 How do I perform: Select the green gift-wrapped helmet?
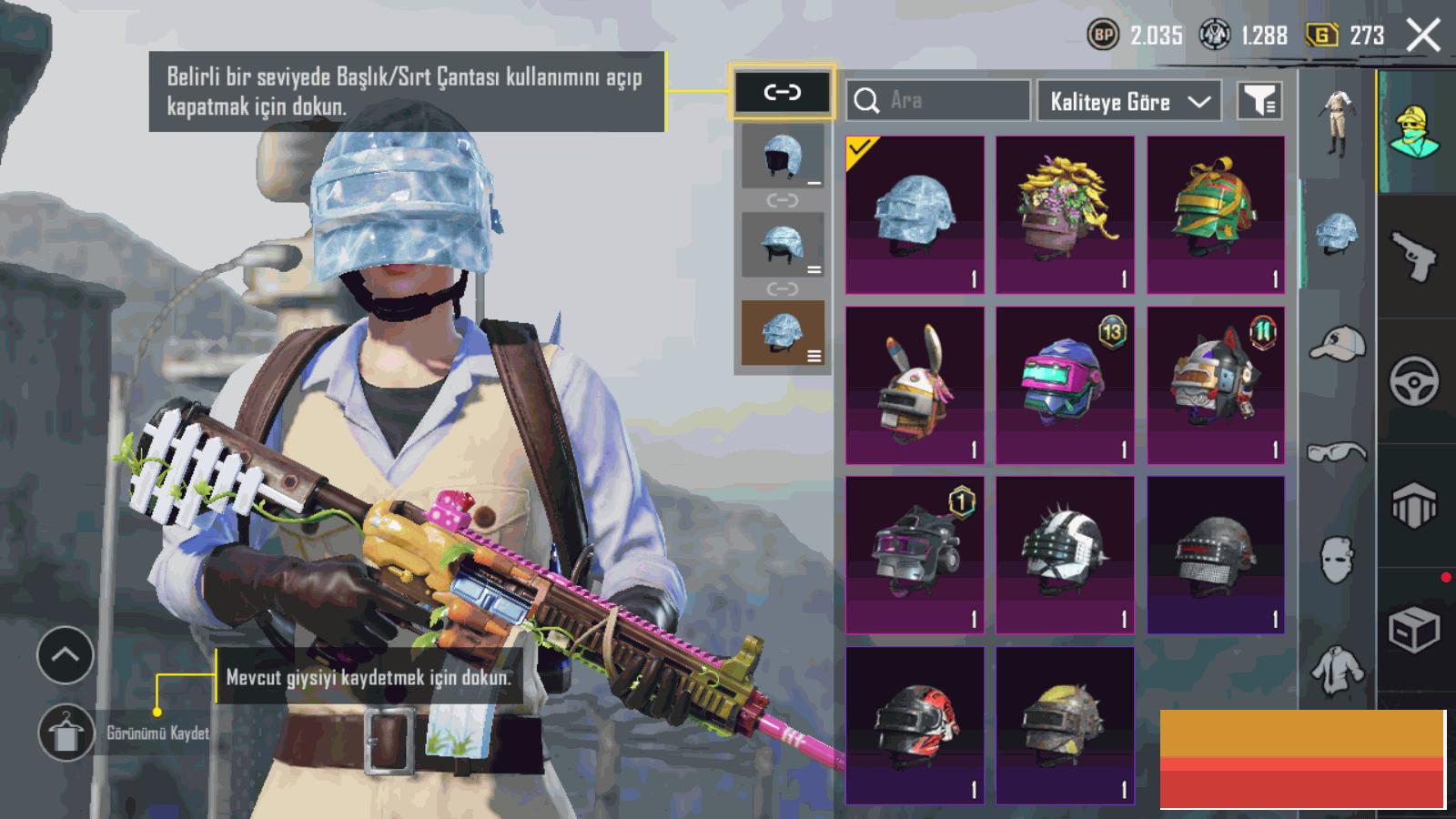1216,215
